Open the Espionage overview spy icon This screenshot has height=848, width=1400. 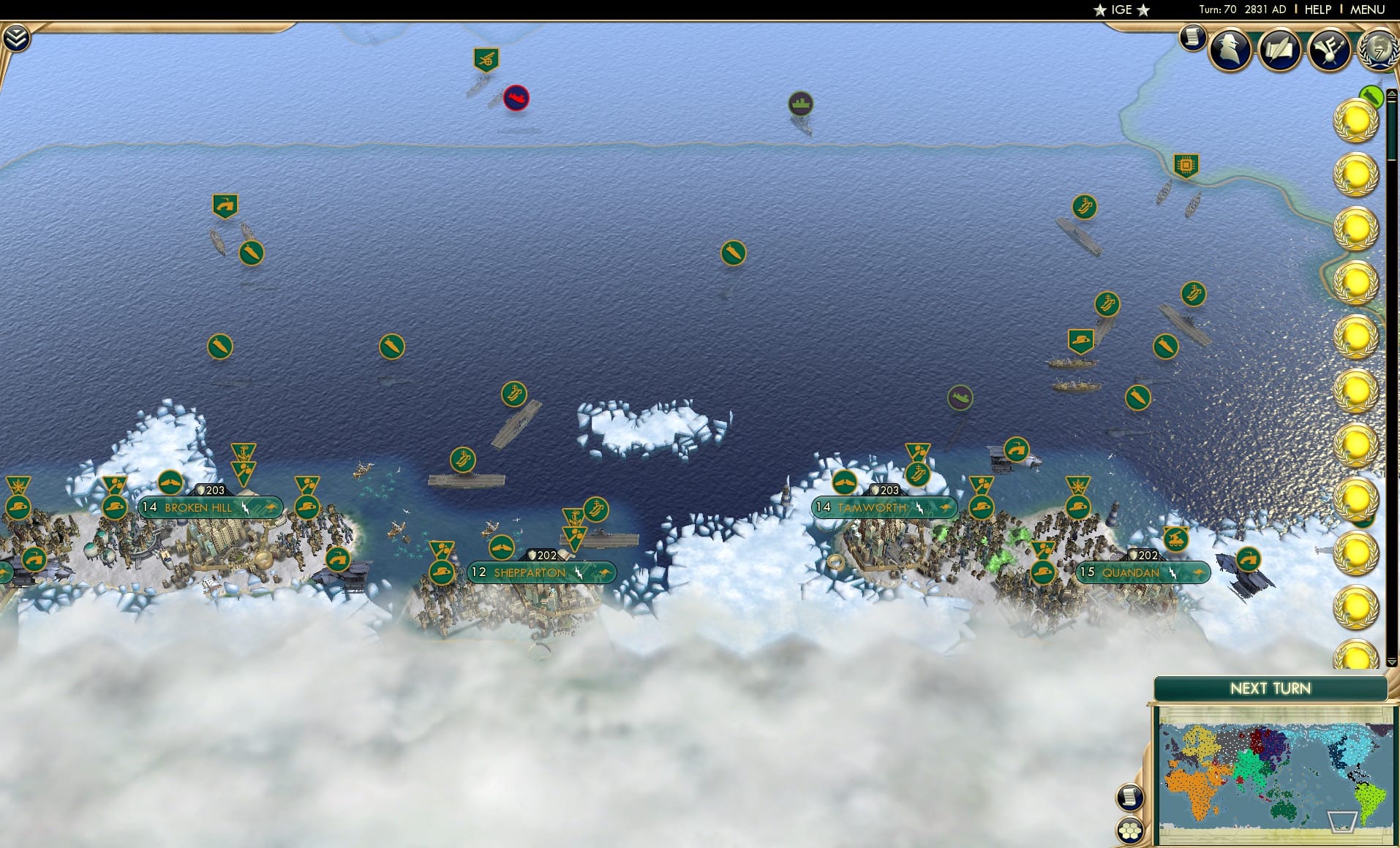tap(1229, 51)
